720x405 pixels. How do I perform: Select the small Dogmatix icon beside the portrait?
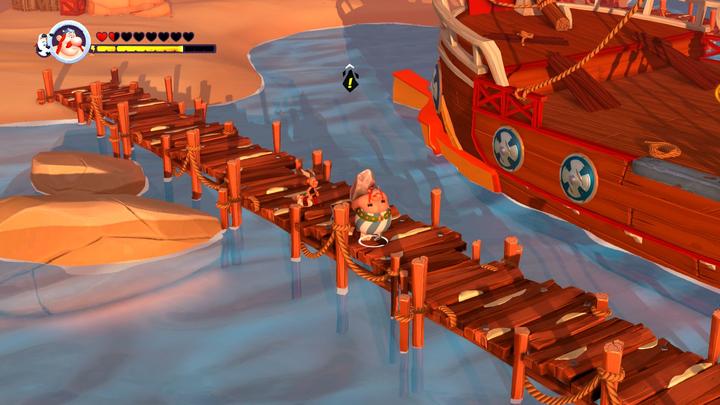(x=43, y=43)
